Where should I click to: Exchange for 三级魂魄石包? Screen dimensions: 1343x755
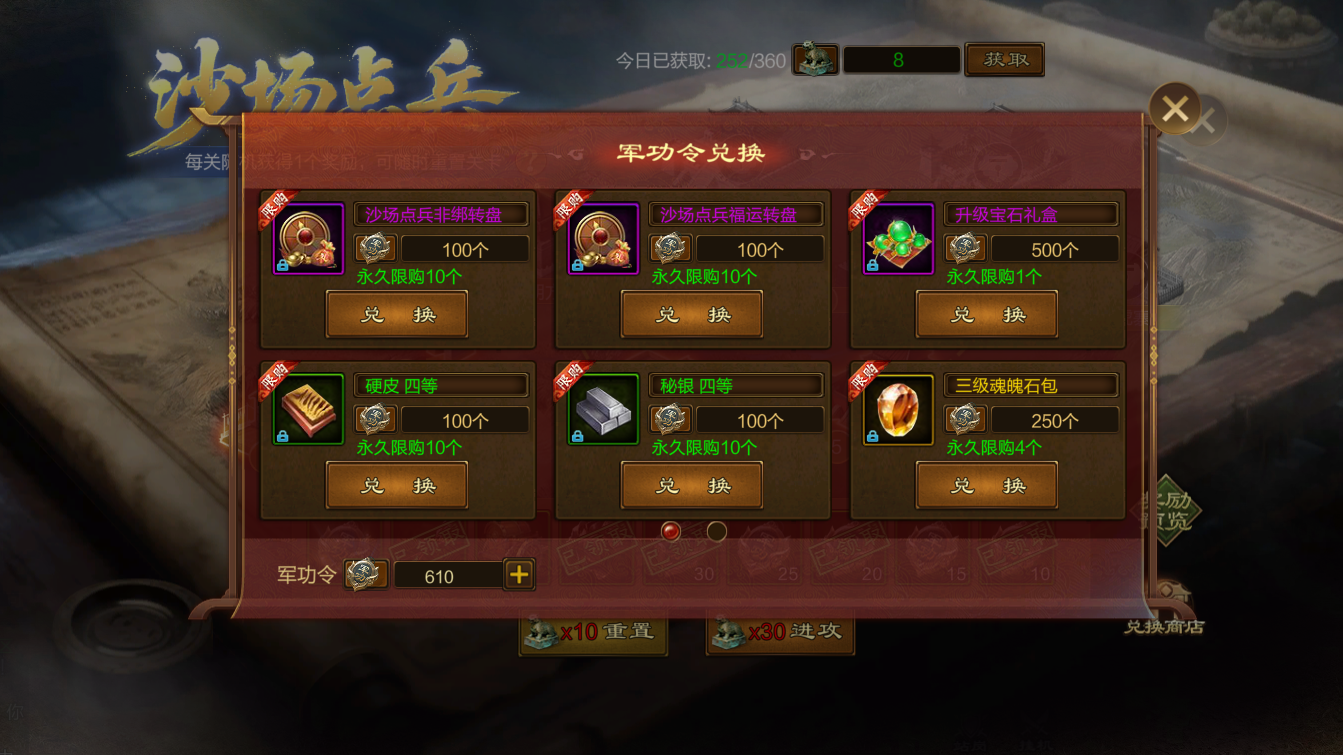[987, 486]
